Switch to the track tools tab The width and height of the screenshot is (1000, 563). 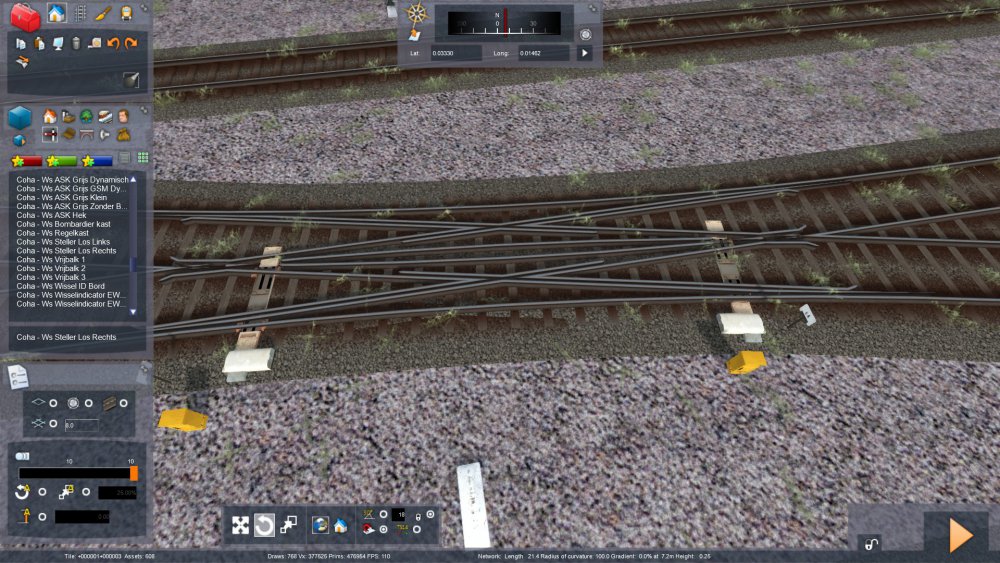coord(80,13)
